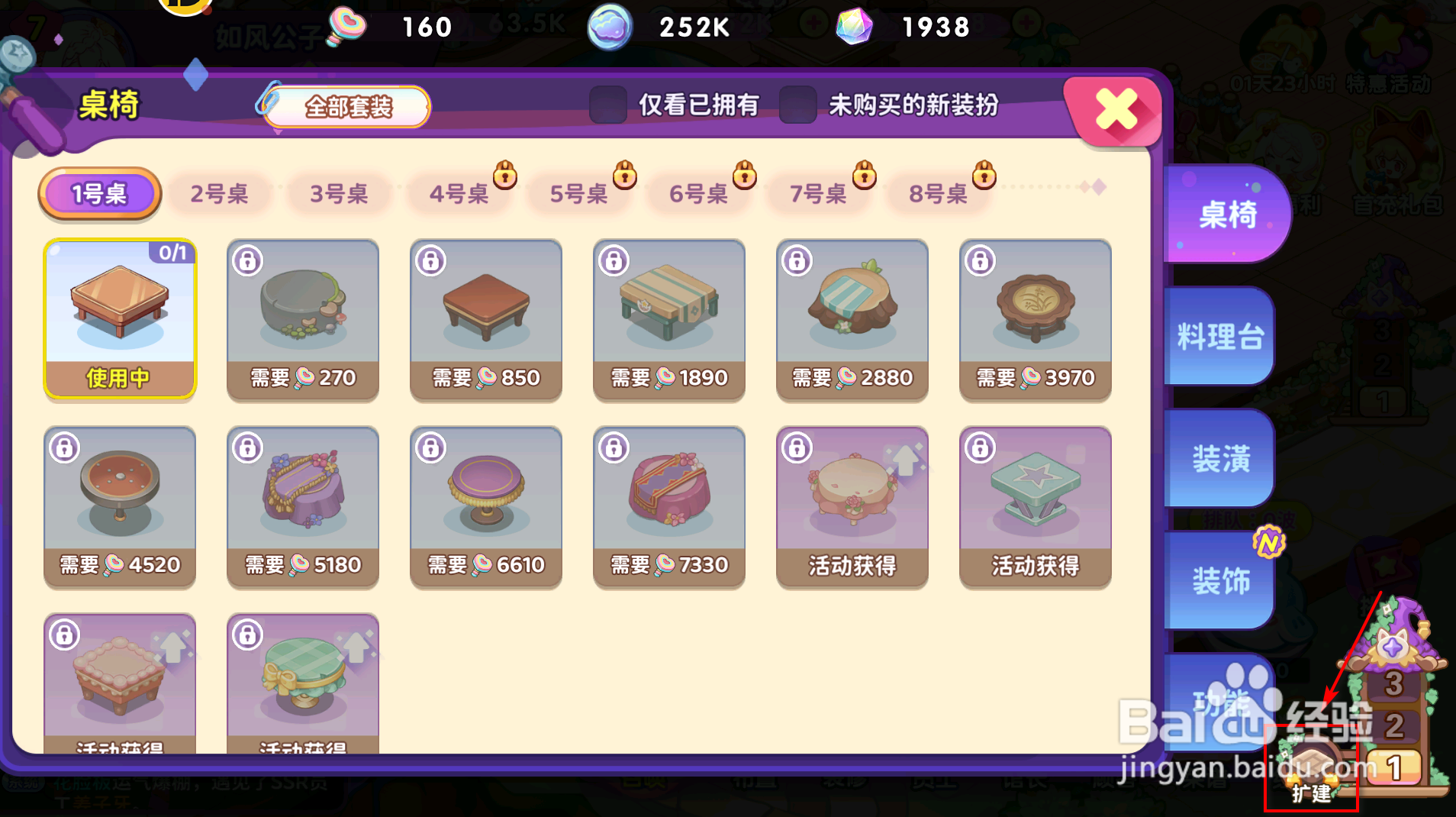This screenshot has height=817, width=1456.
Task: Check the 未购买的新装扮 option
Action: click(797, 106)
